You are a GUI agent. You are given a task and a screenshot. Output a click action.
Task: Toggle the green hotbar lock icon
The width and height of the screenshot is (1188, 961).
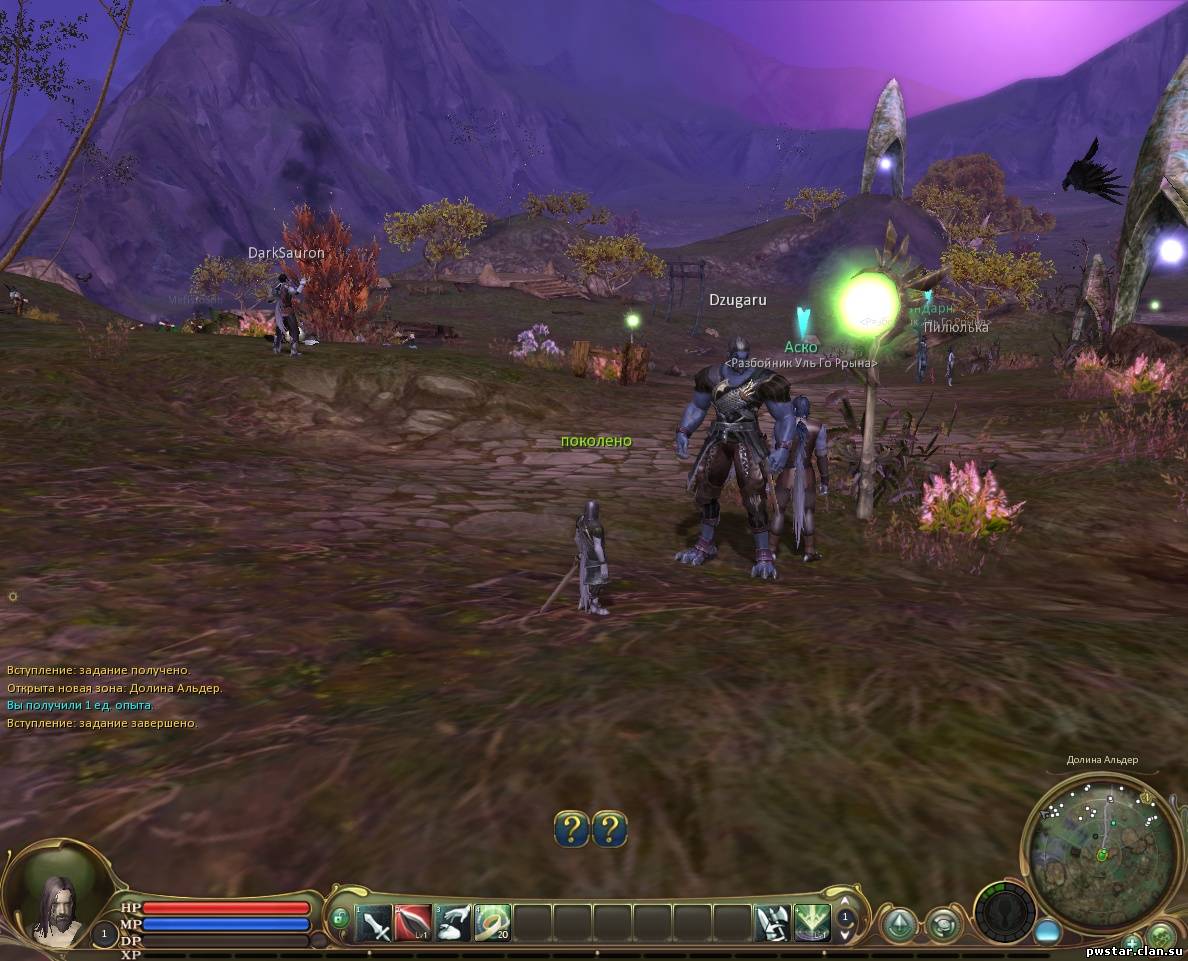(339, 918)
